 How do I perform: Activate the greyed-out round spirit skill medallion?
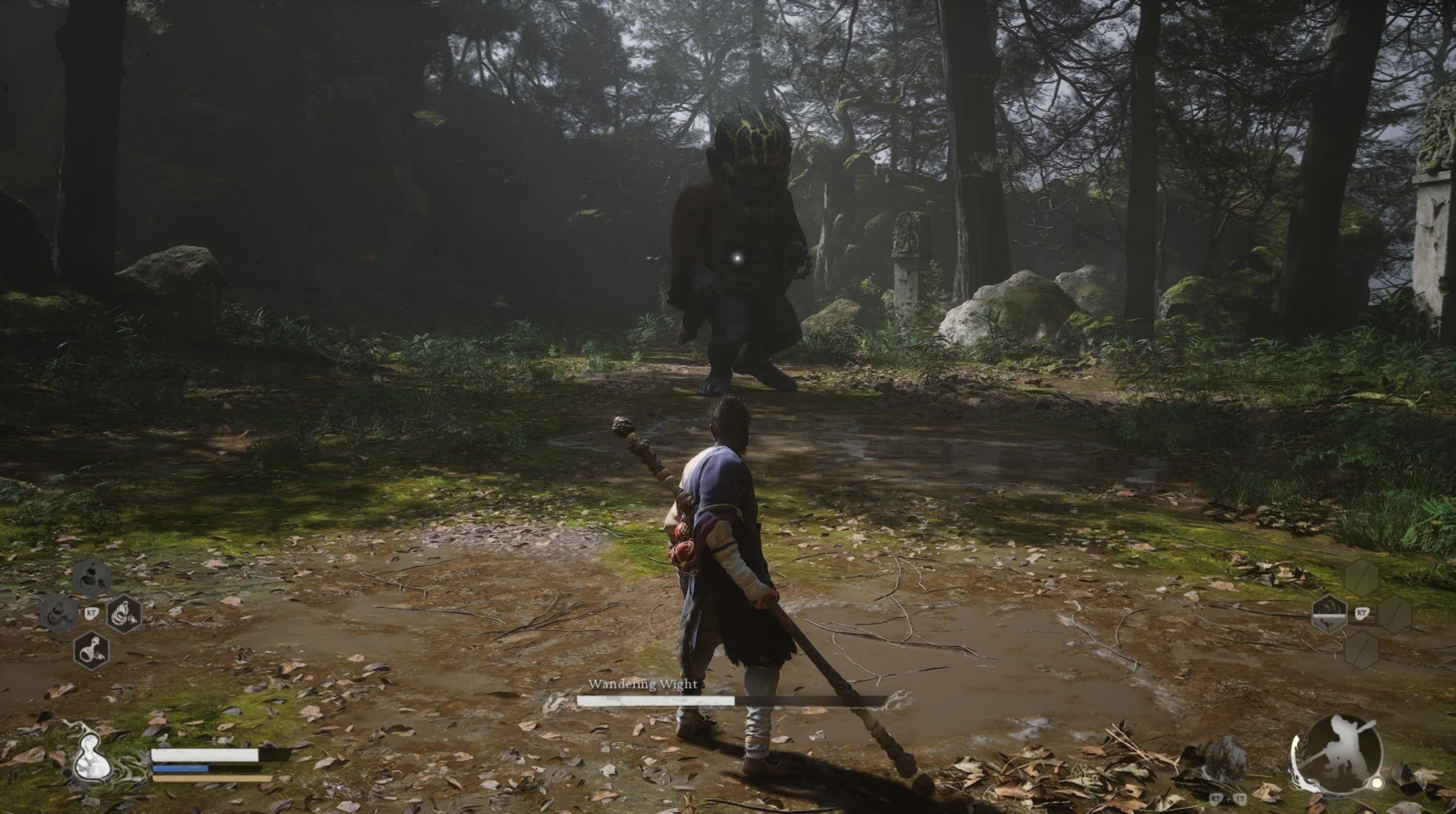1227,760
